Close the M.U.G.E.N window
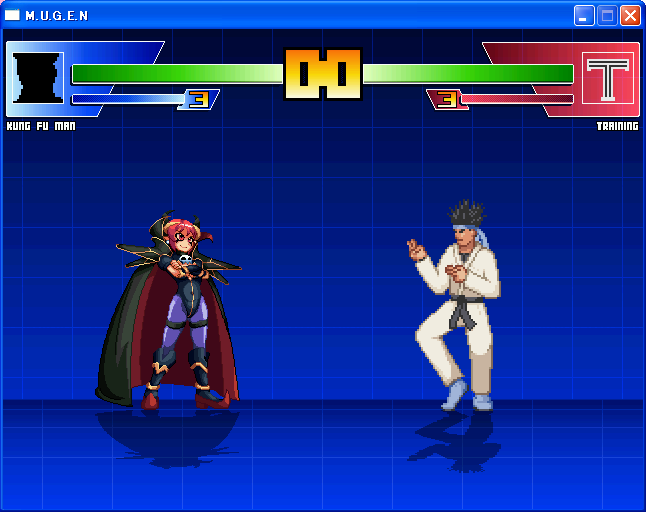 click(630, 15)
